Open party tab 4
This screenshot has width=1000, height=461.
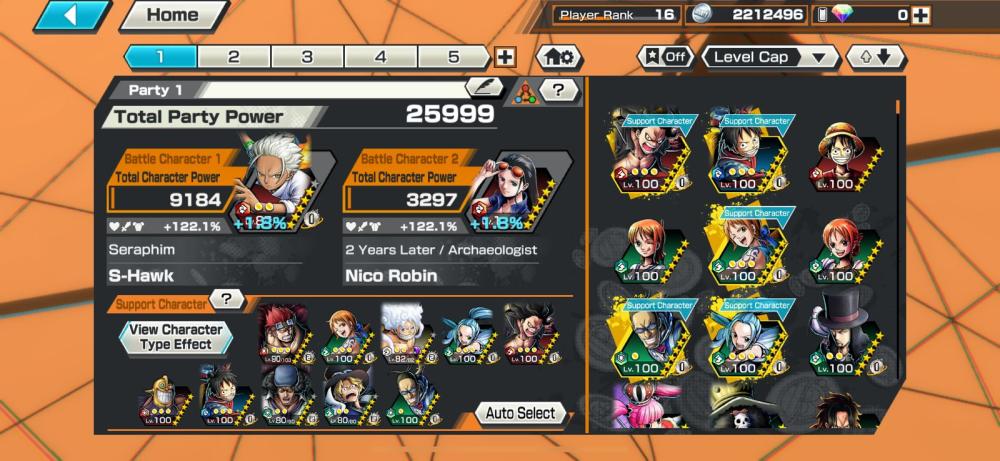click(381, 57)
